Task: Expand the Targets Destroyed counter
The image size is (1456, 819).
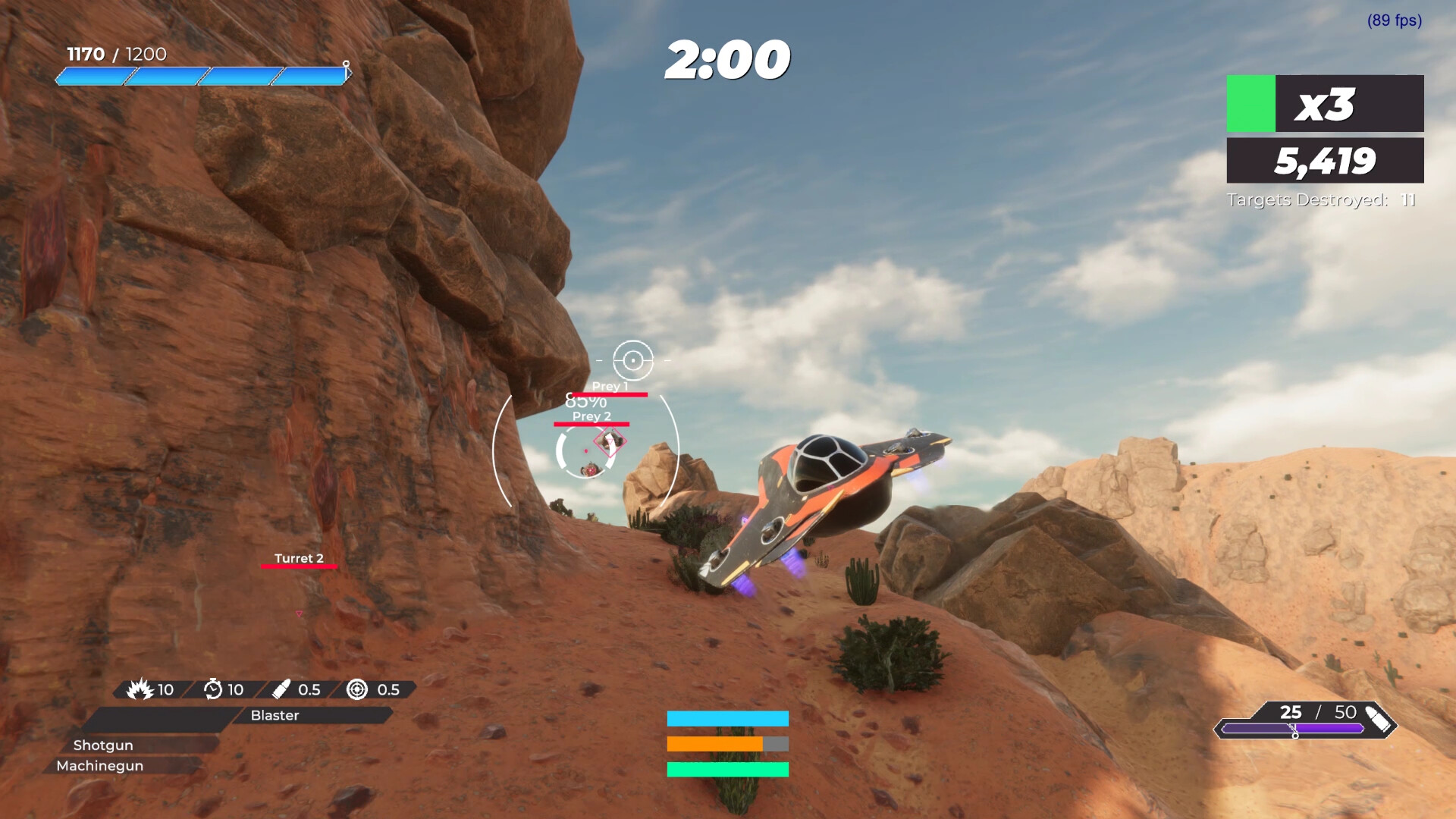Action: tap(1319, 199)
